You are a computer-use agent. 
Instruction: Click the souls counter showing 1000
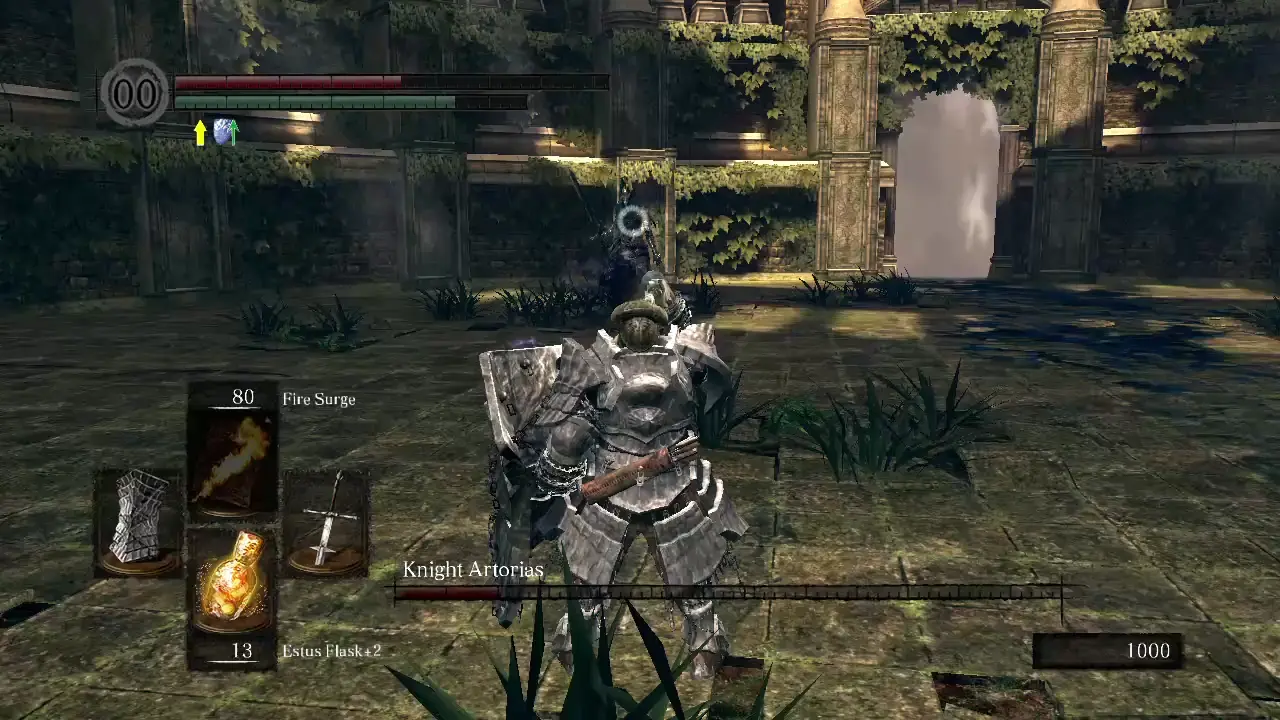pos(1147,650)
